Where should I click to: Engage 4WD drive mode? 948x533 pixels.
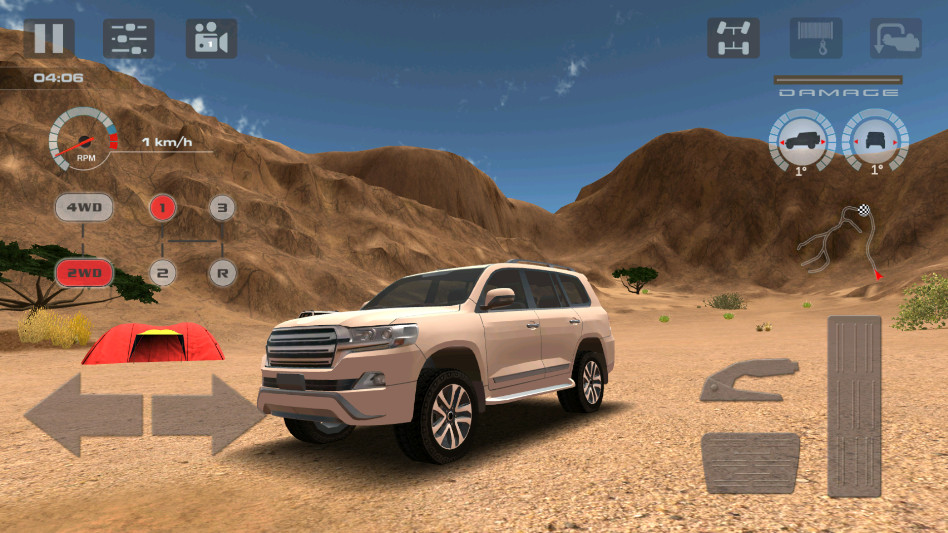[x=84, y=208]
